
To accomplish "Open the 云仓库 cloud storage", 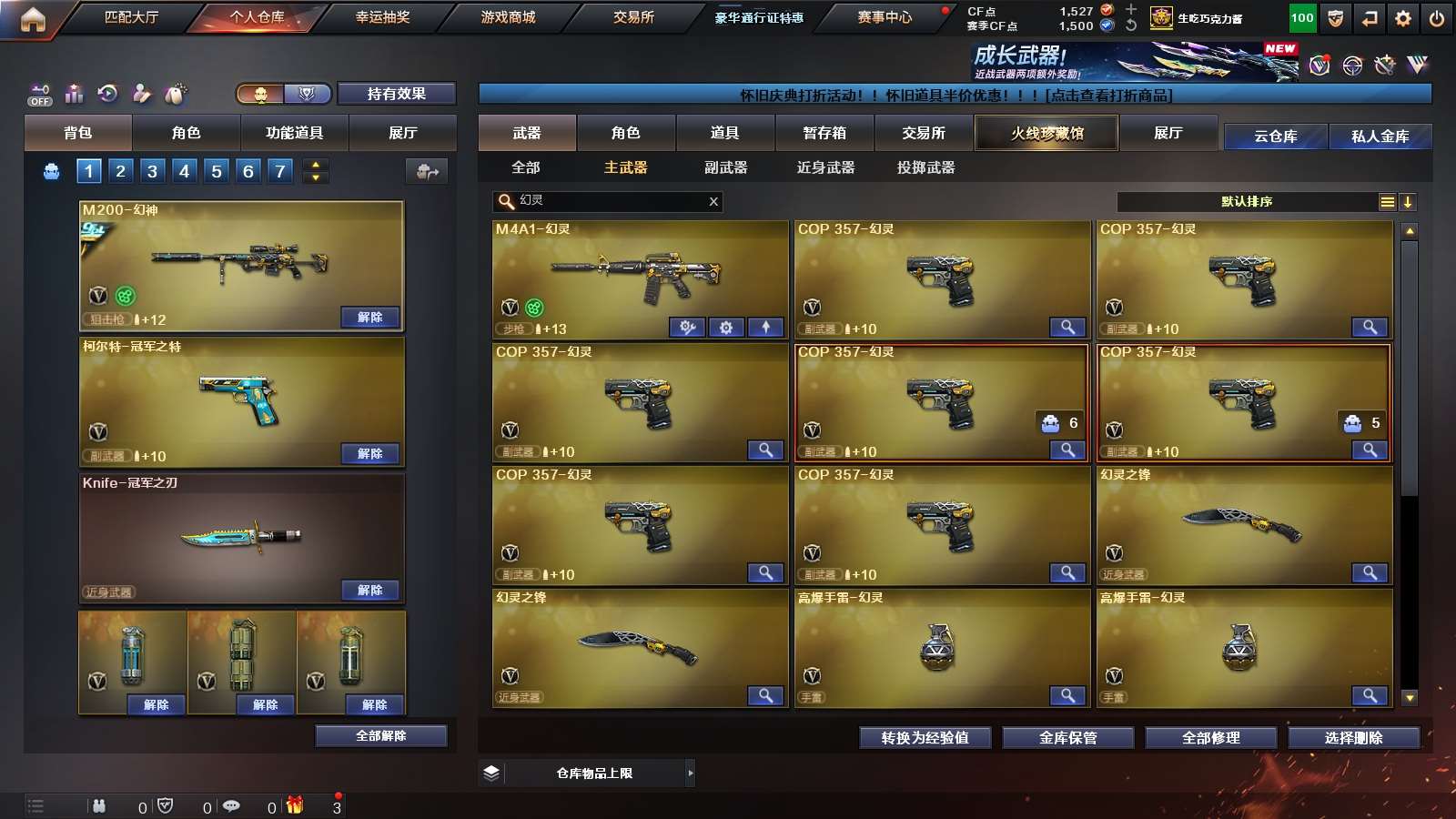I will pyautogui.click(x=1275, y=136).
